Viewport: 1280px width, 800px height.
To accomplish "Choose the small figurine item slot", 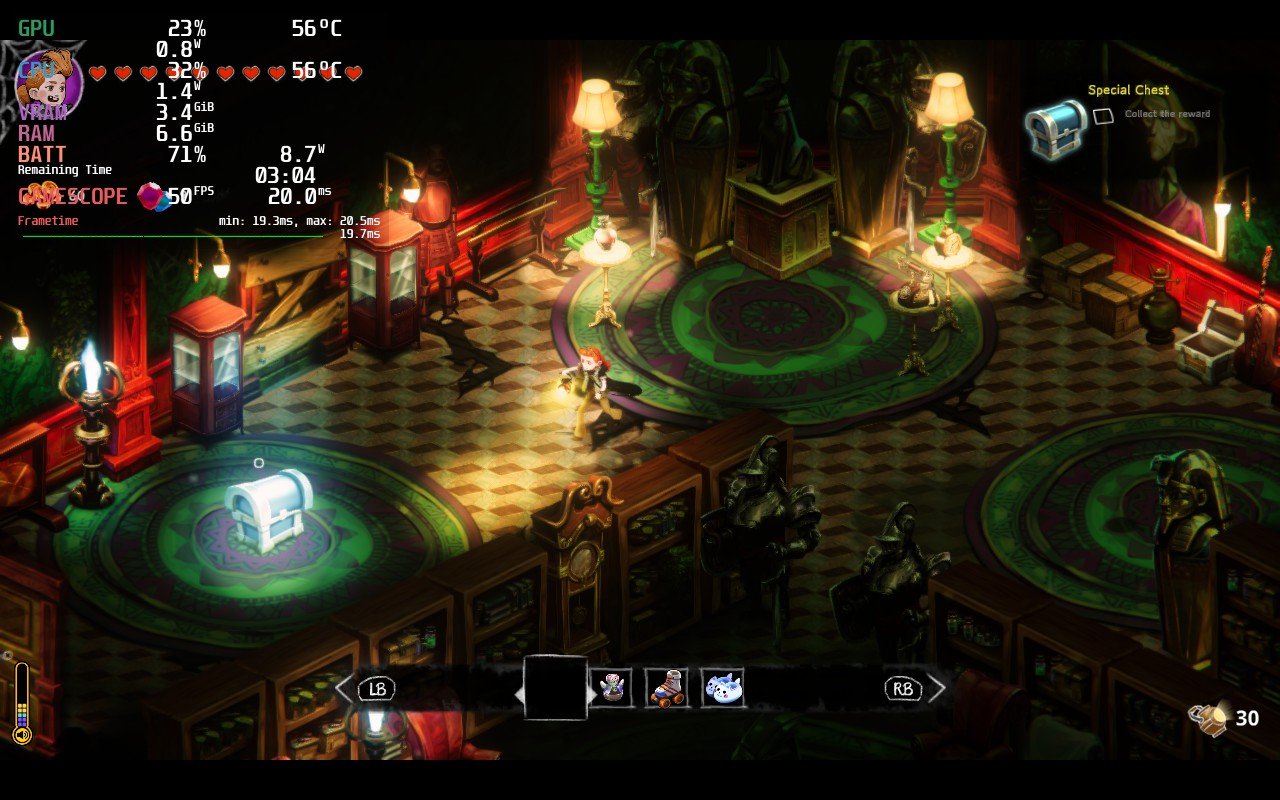I will (610, 688).
